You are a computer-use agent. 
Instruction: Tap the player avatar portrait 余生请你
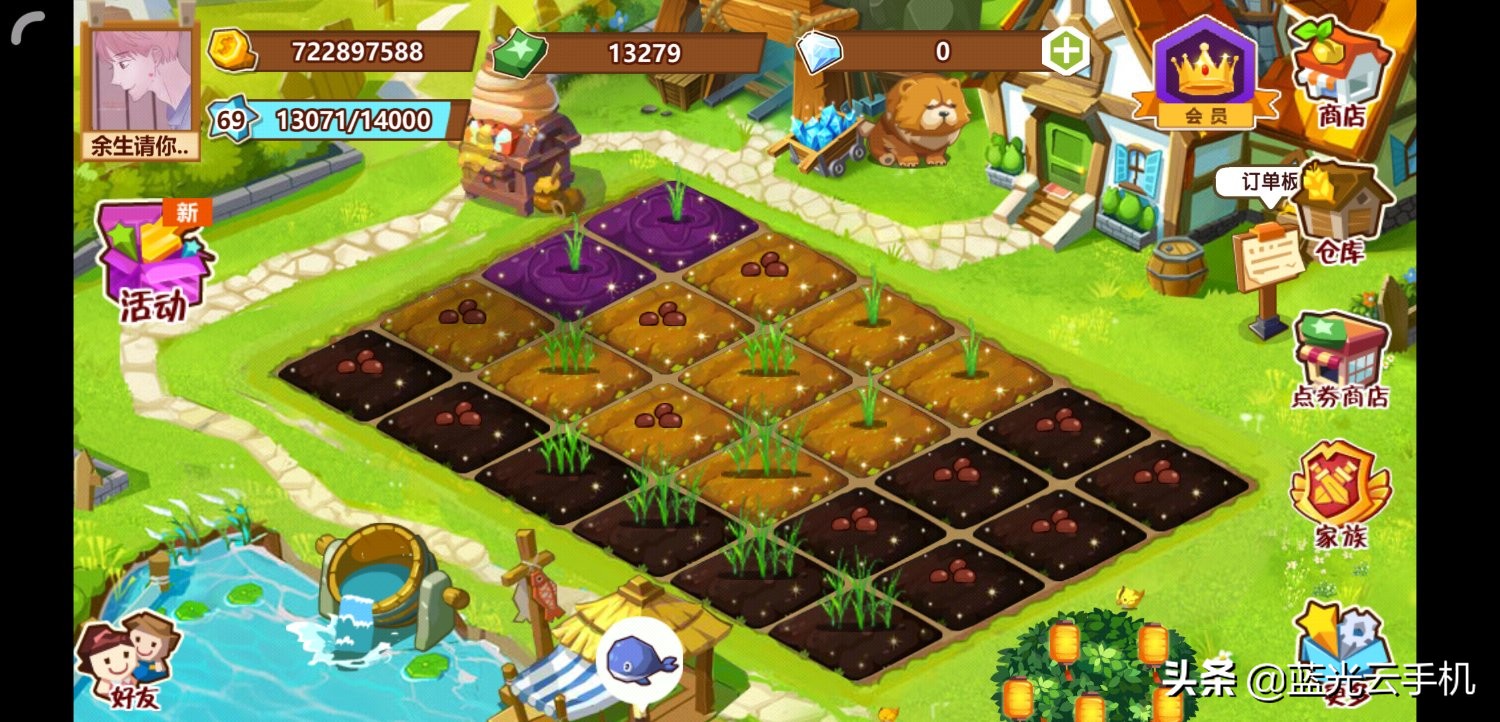click(138, 80)
